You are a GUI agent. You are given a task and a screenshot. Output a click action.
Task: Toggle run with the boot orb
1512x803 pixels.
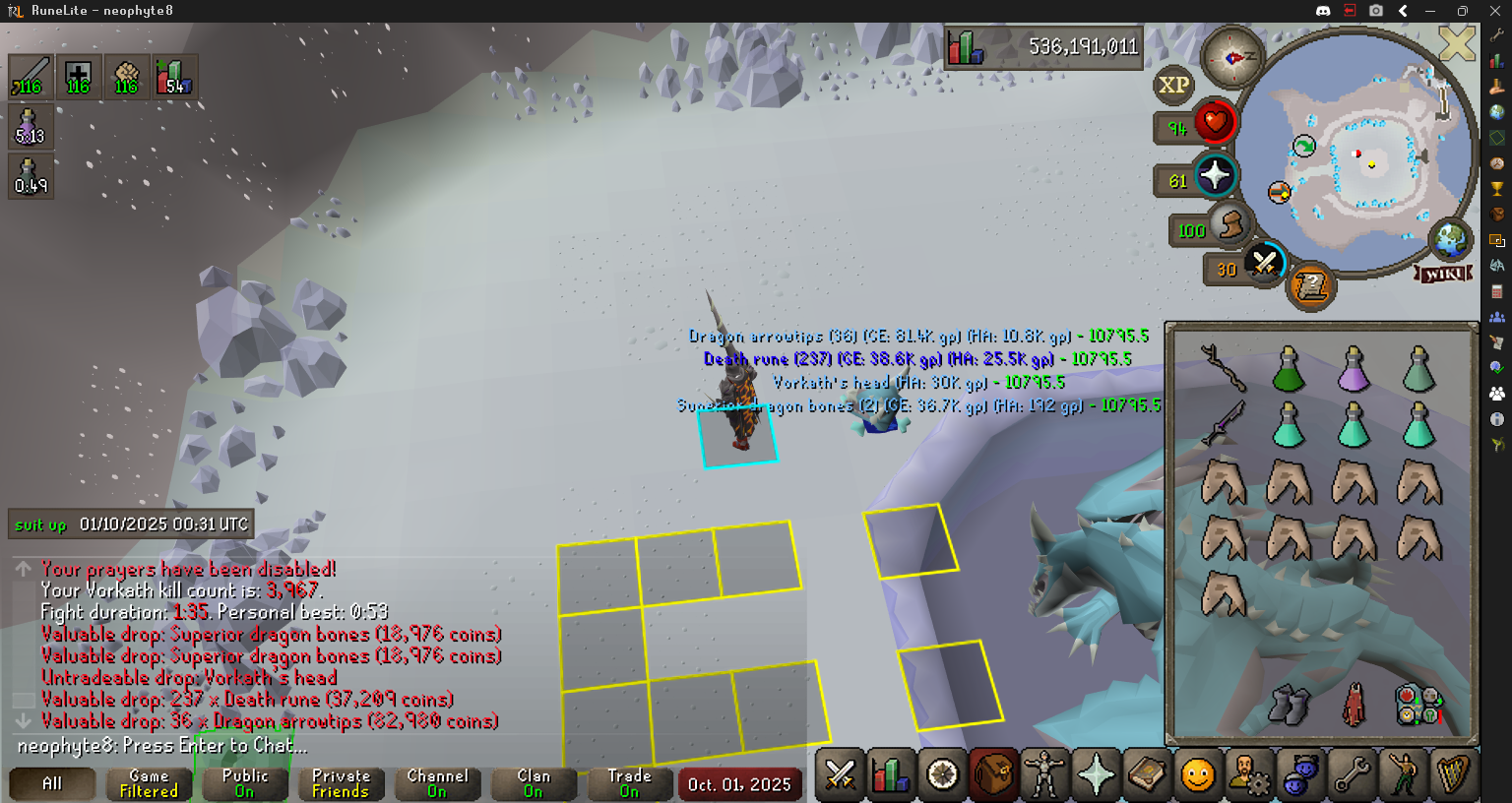1228,226
